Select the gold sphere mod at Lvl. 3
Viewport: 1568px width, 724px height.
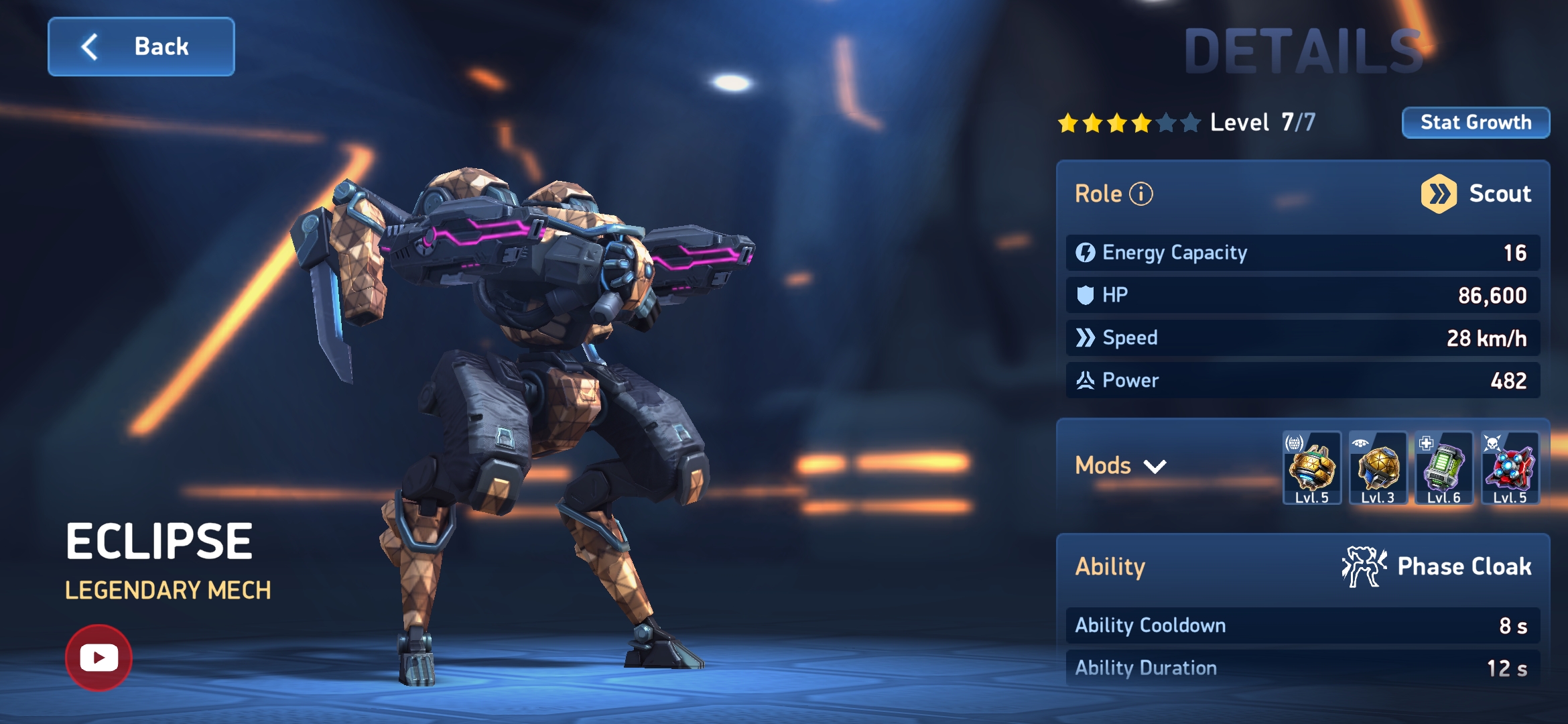click(1378, 468)
